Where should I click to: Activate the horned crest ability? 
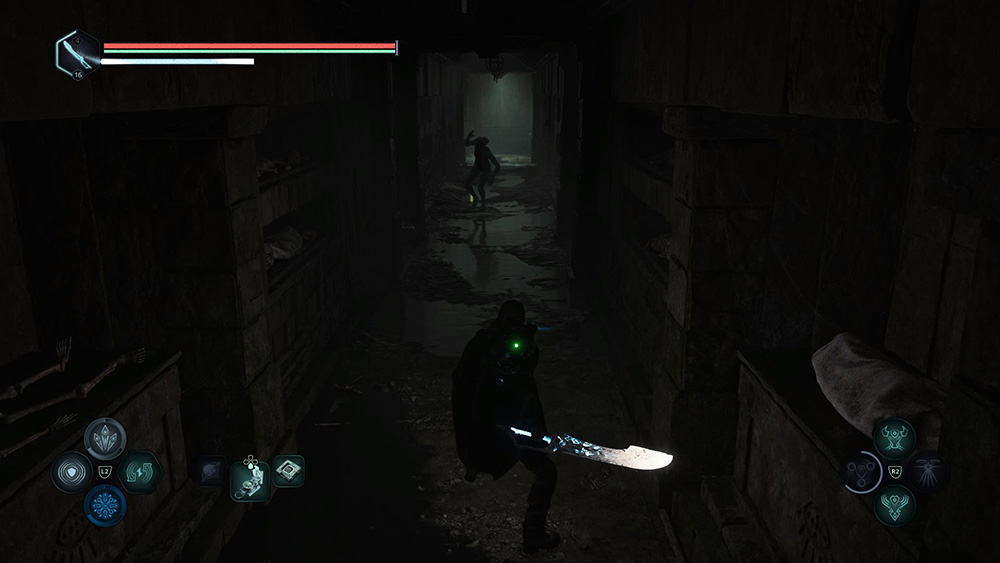(x=893, y=437)
